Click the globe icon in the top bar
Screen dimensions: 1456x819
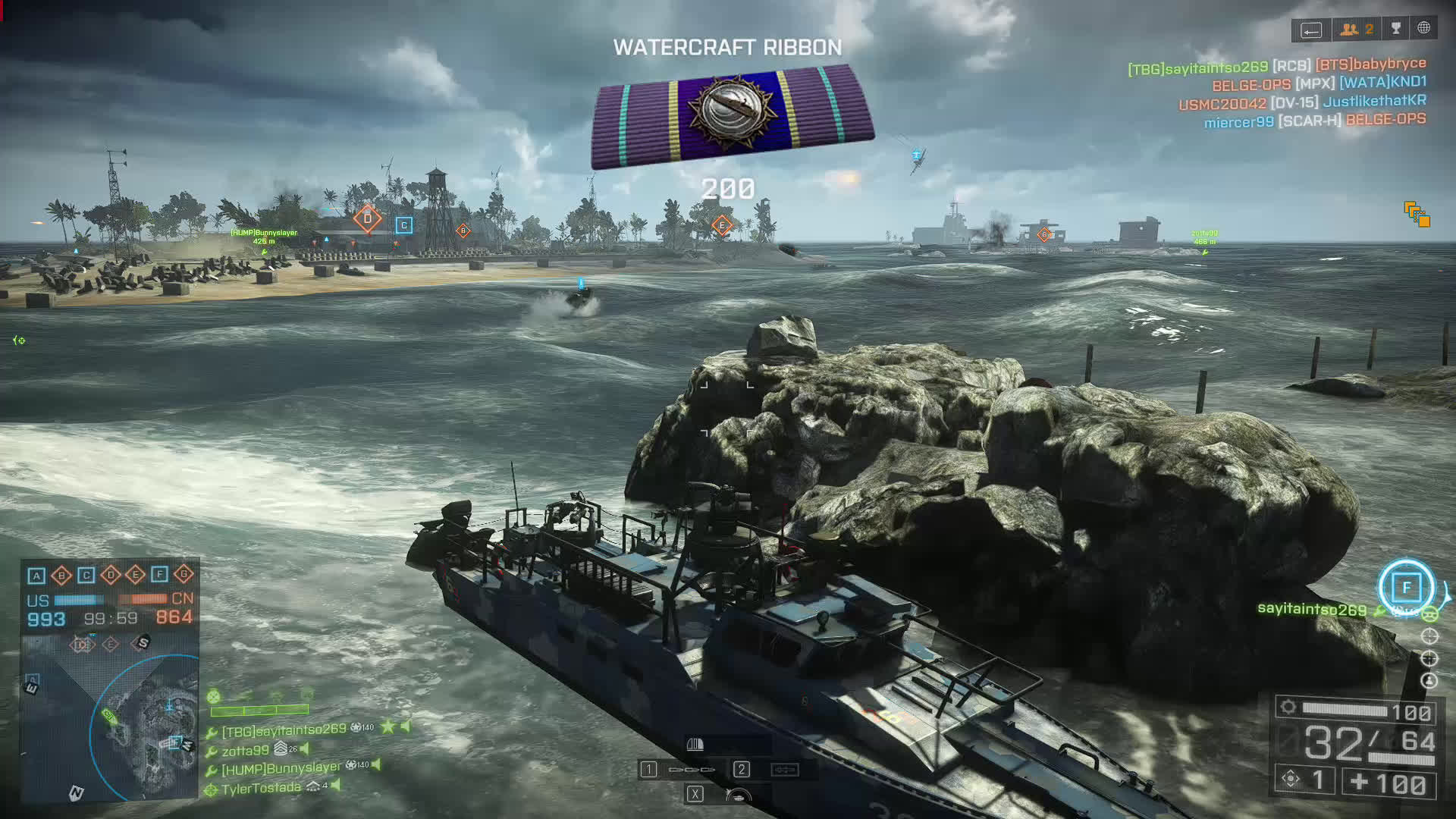click(x=1424, y=28)
